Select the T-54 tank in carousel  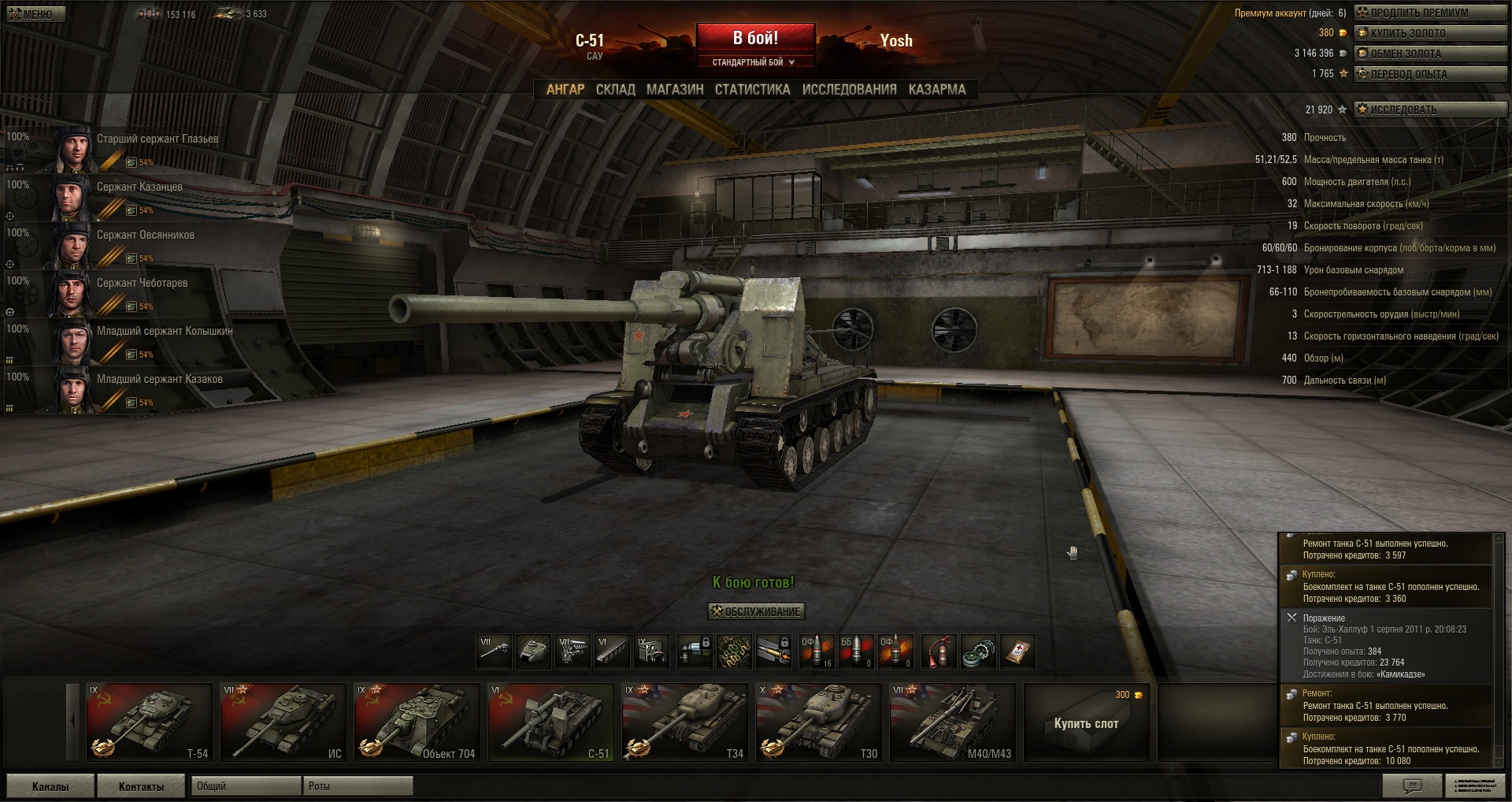pos(149,722)
